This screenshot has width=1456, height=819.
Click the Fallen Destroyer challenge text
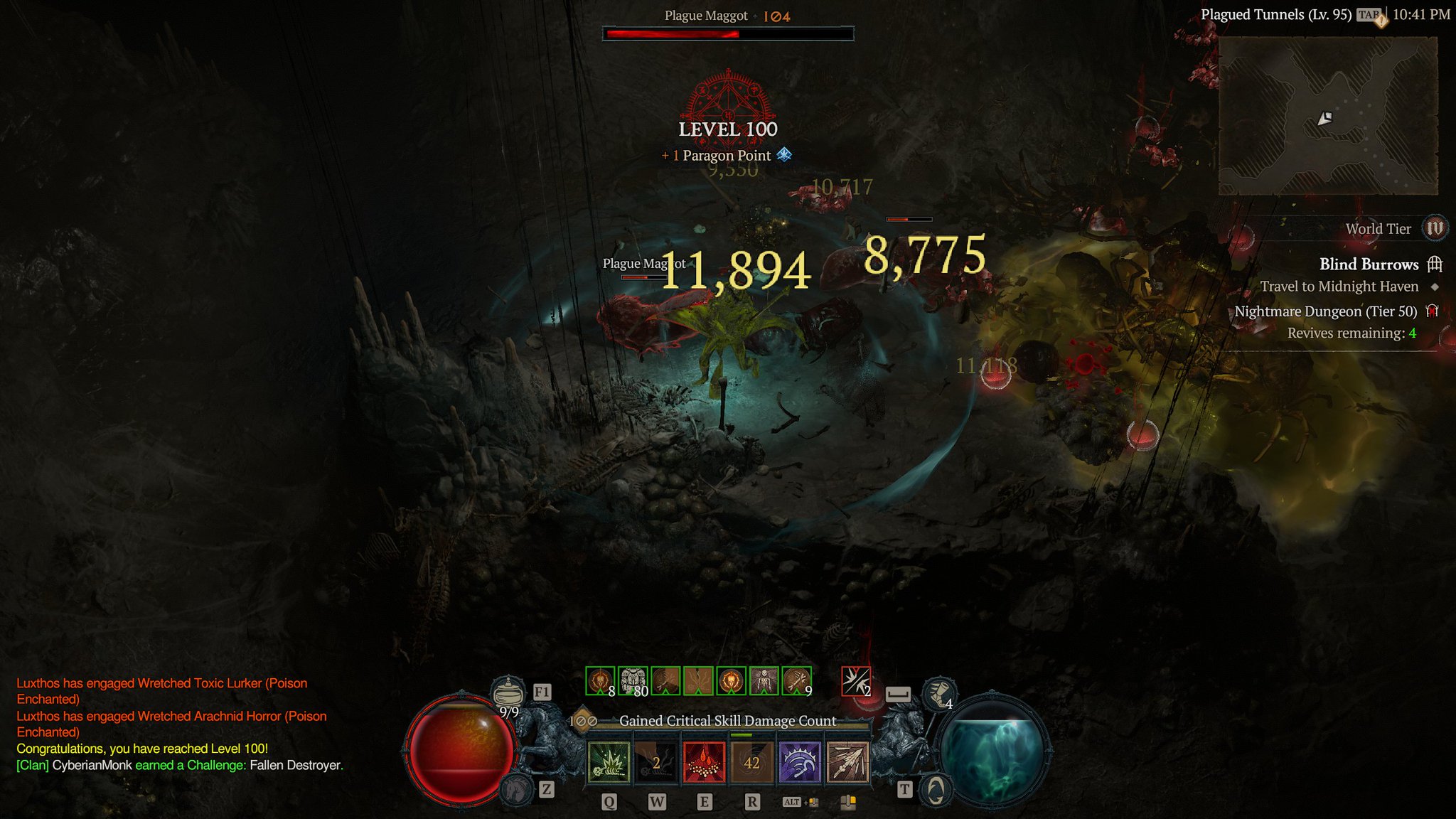tap(297, 766)
